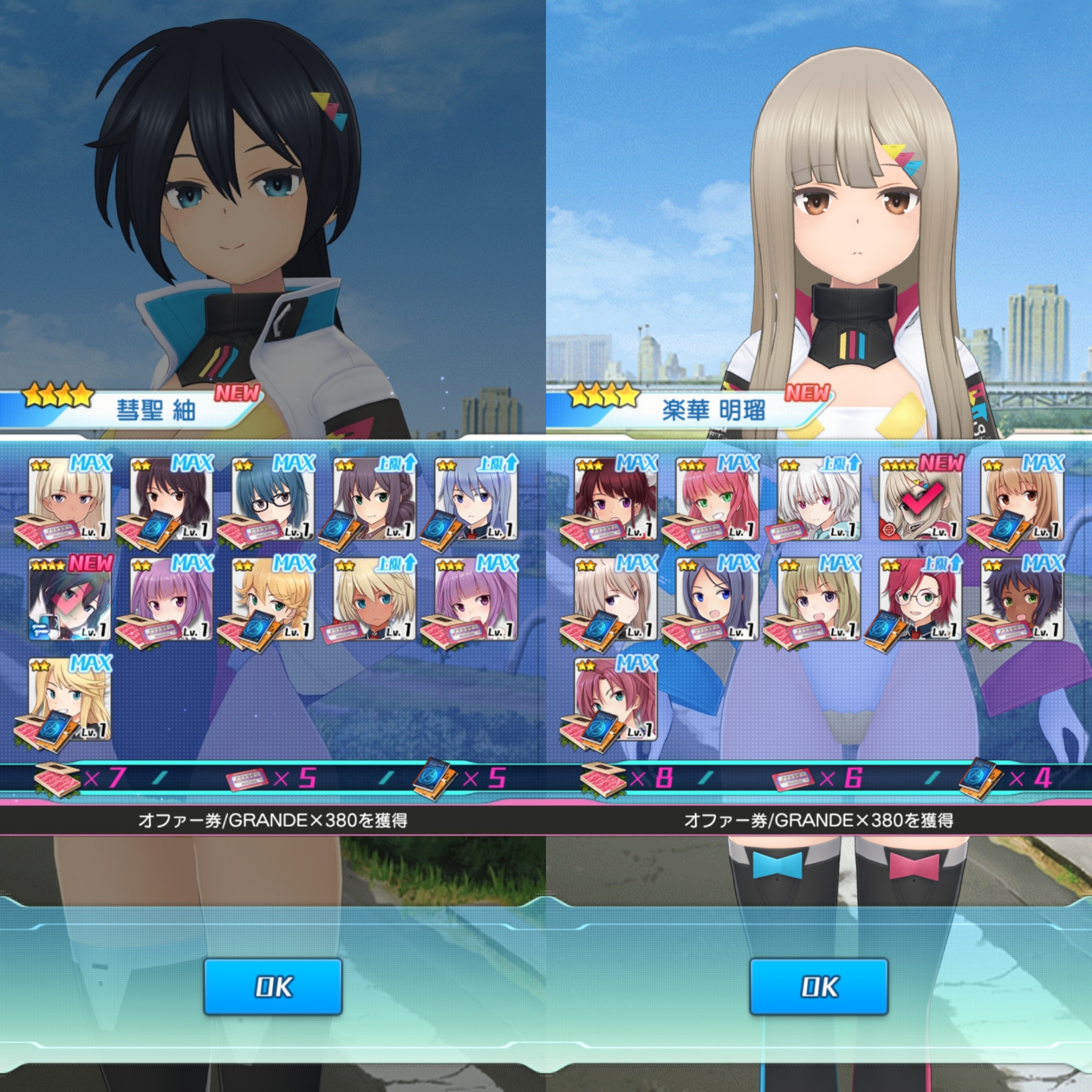
Task: Open the NEW four-star black-haired character card
Action: 70,599
